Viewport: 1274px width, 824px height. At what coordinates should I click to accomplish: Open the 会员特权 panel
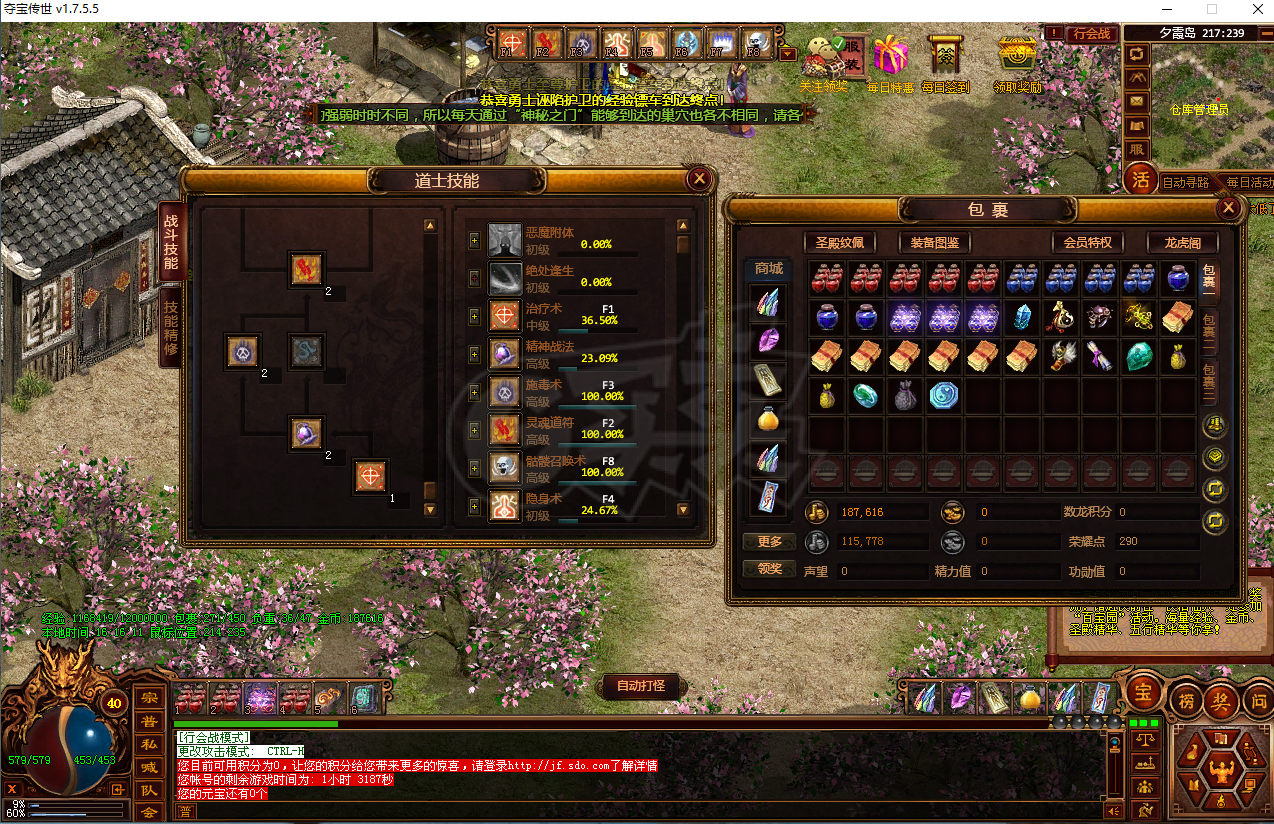point(1087,242)
